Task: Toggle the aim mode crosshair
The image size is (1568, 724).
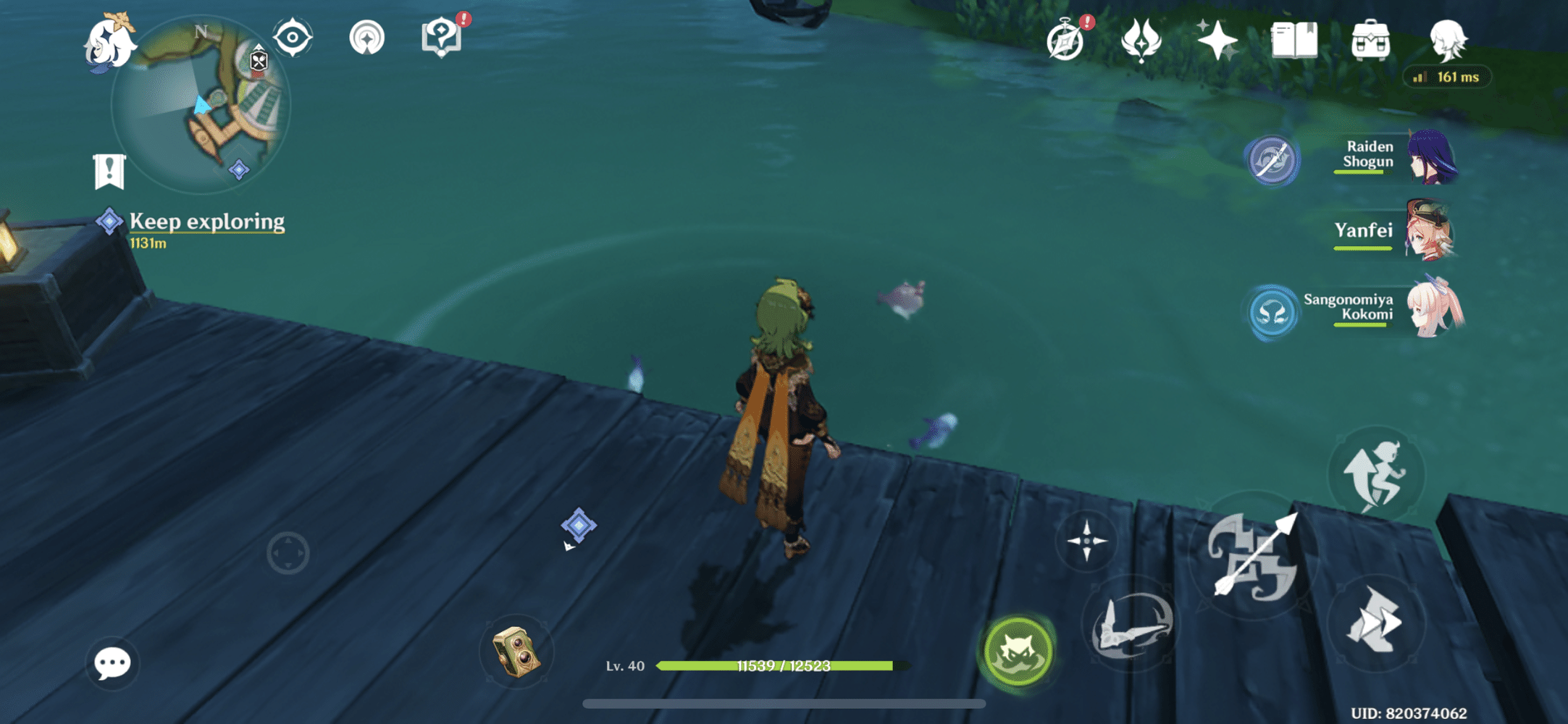Action: pyautogui.click(x=1086, y=539)
